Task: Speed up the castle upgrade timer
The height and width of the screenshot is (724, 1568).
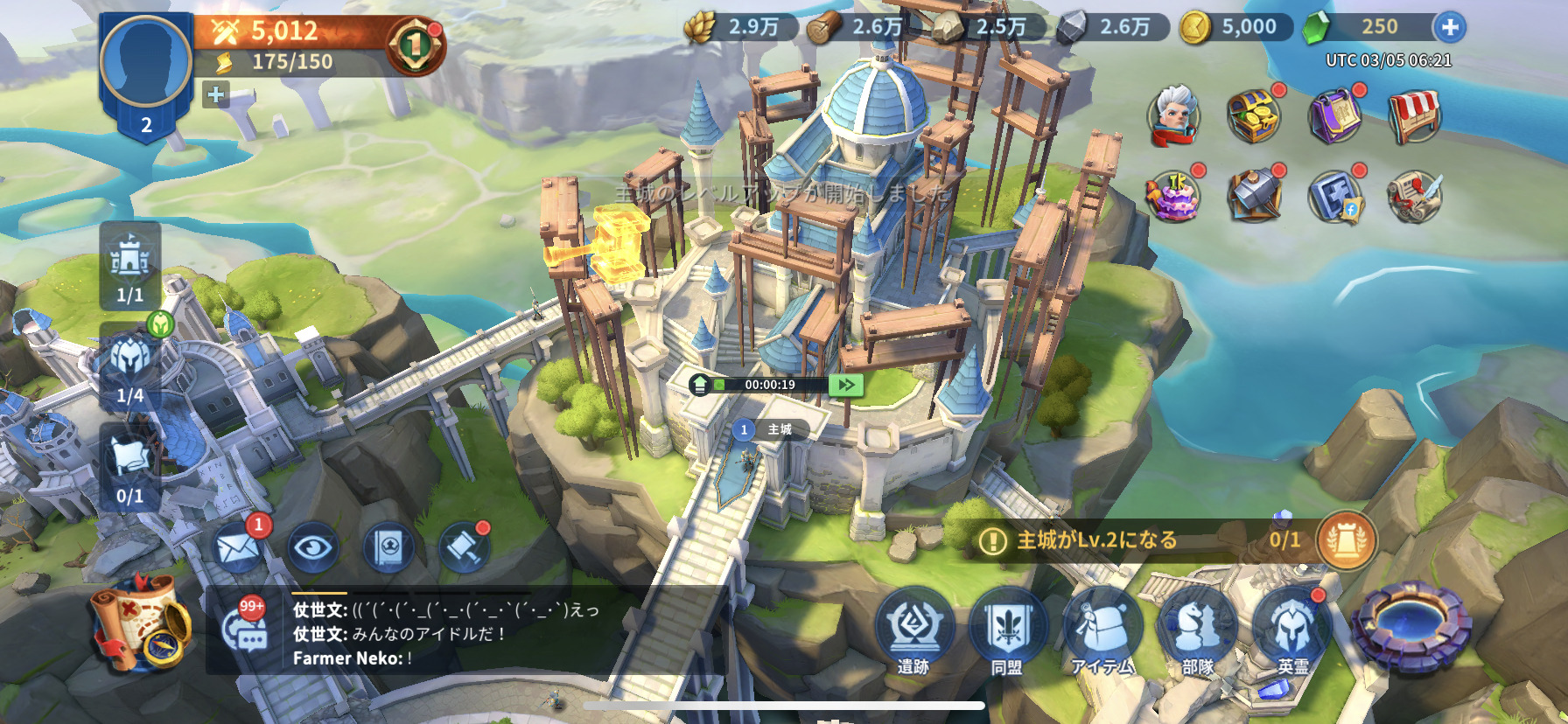Action: [x=846, y=385]
